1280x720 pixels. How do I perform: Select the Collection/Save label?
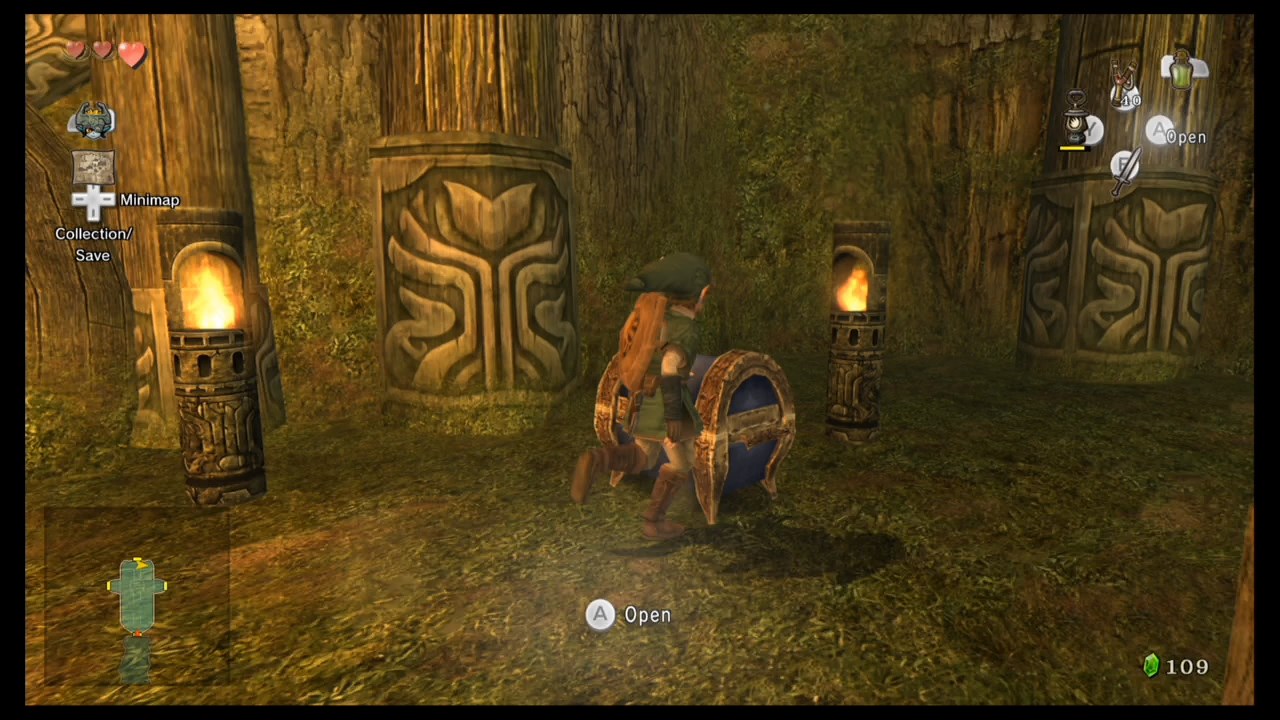click(x=93, y=244)
